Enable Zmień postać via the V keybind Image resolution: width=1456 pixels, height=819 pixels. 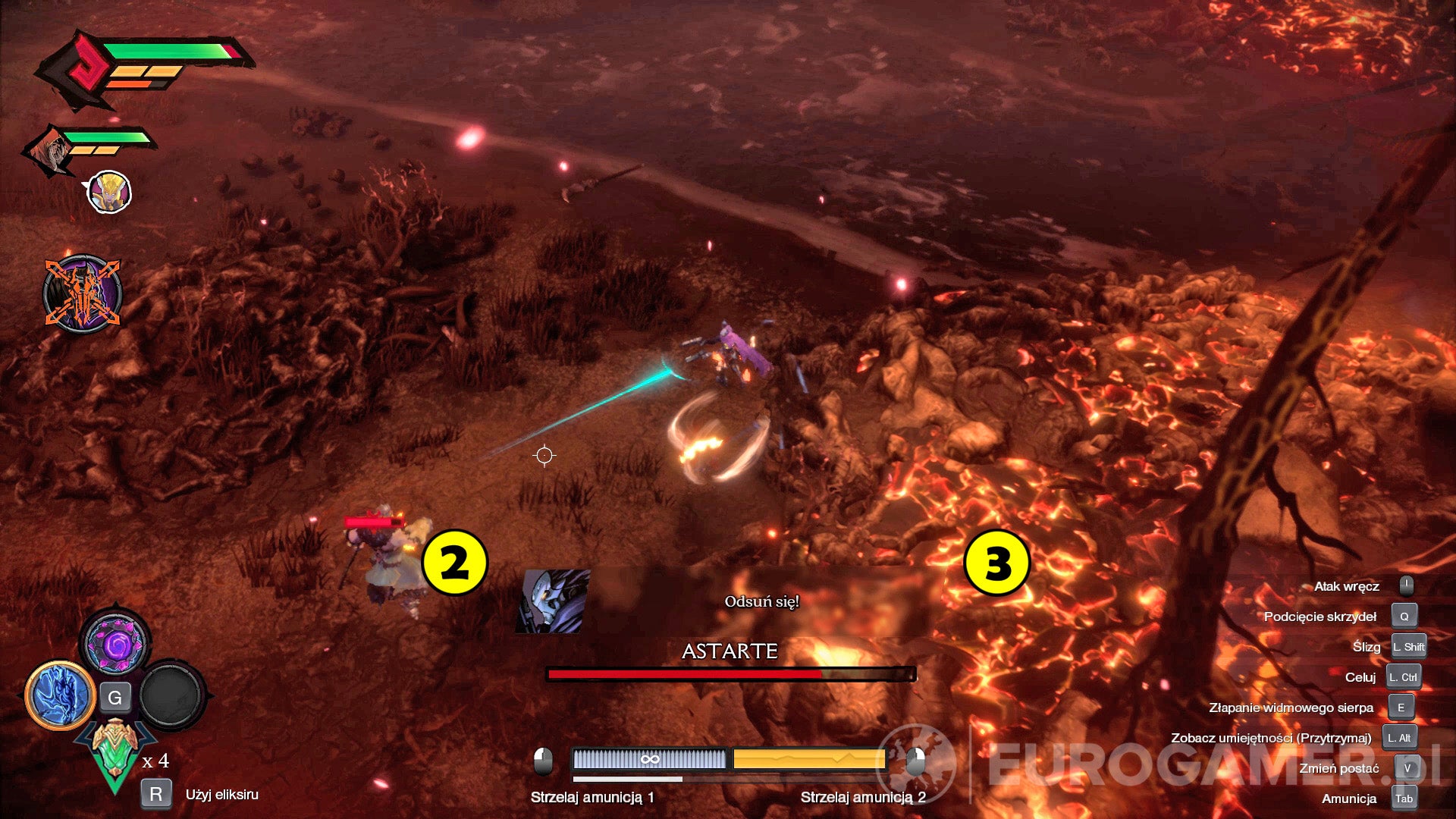(x=1407, y=768)
